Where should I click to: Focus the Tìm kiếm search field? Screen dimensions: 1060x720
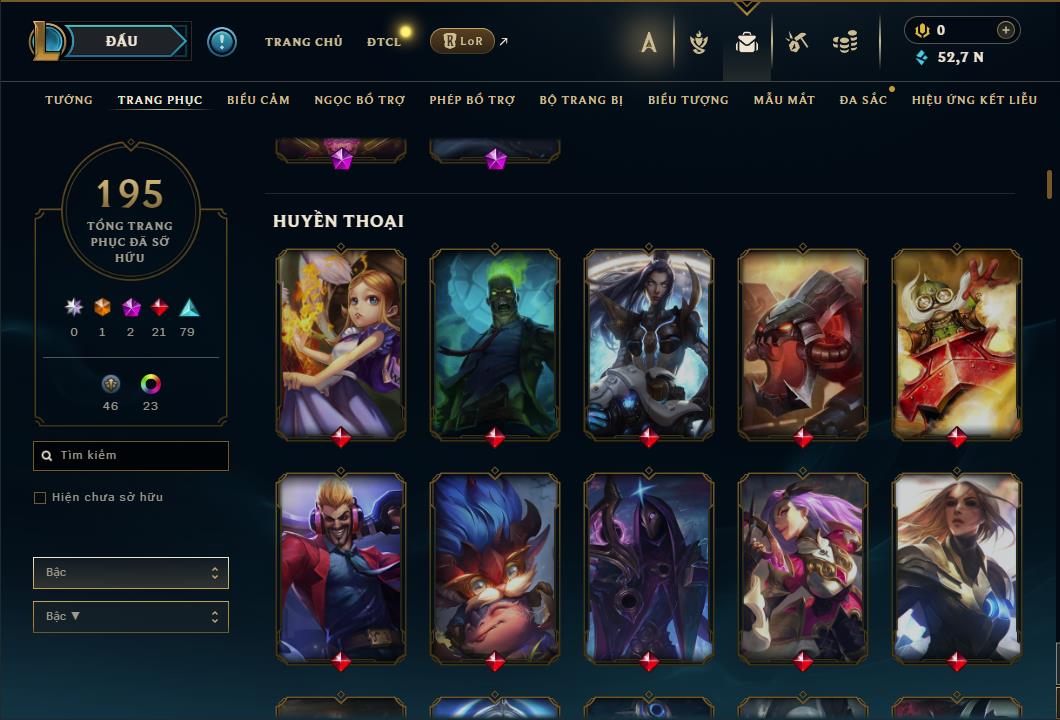pyautogui.click(x=131, y=456)
